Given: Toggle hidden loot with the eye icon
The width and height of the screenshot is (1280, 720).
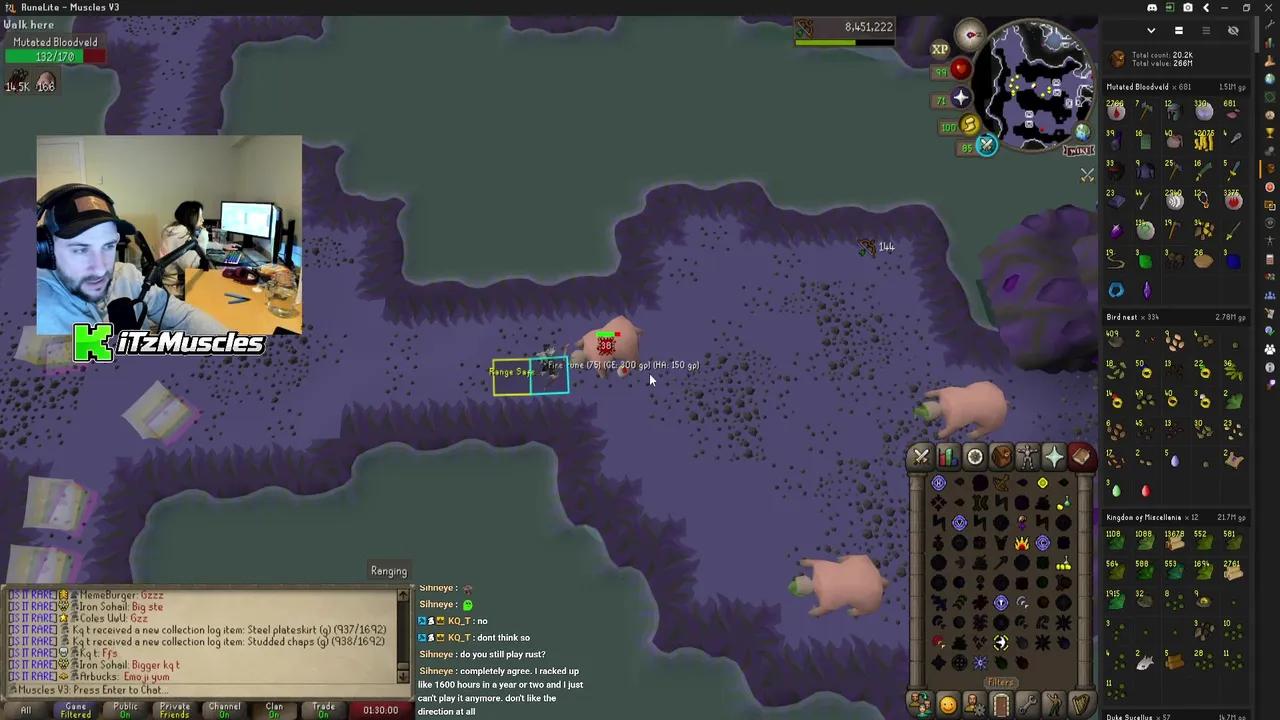Looking at the screenshot, I should (x=1232, y=30).
